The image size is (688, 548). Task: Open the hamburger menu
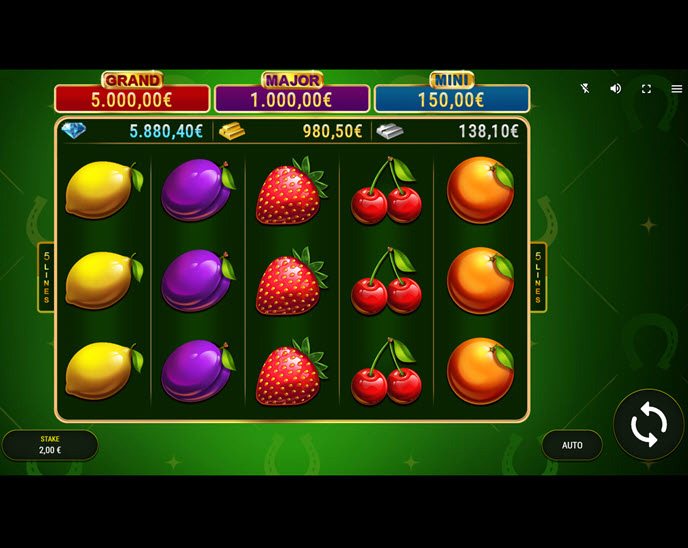(x=677, y=88)
